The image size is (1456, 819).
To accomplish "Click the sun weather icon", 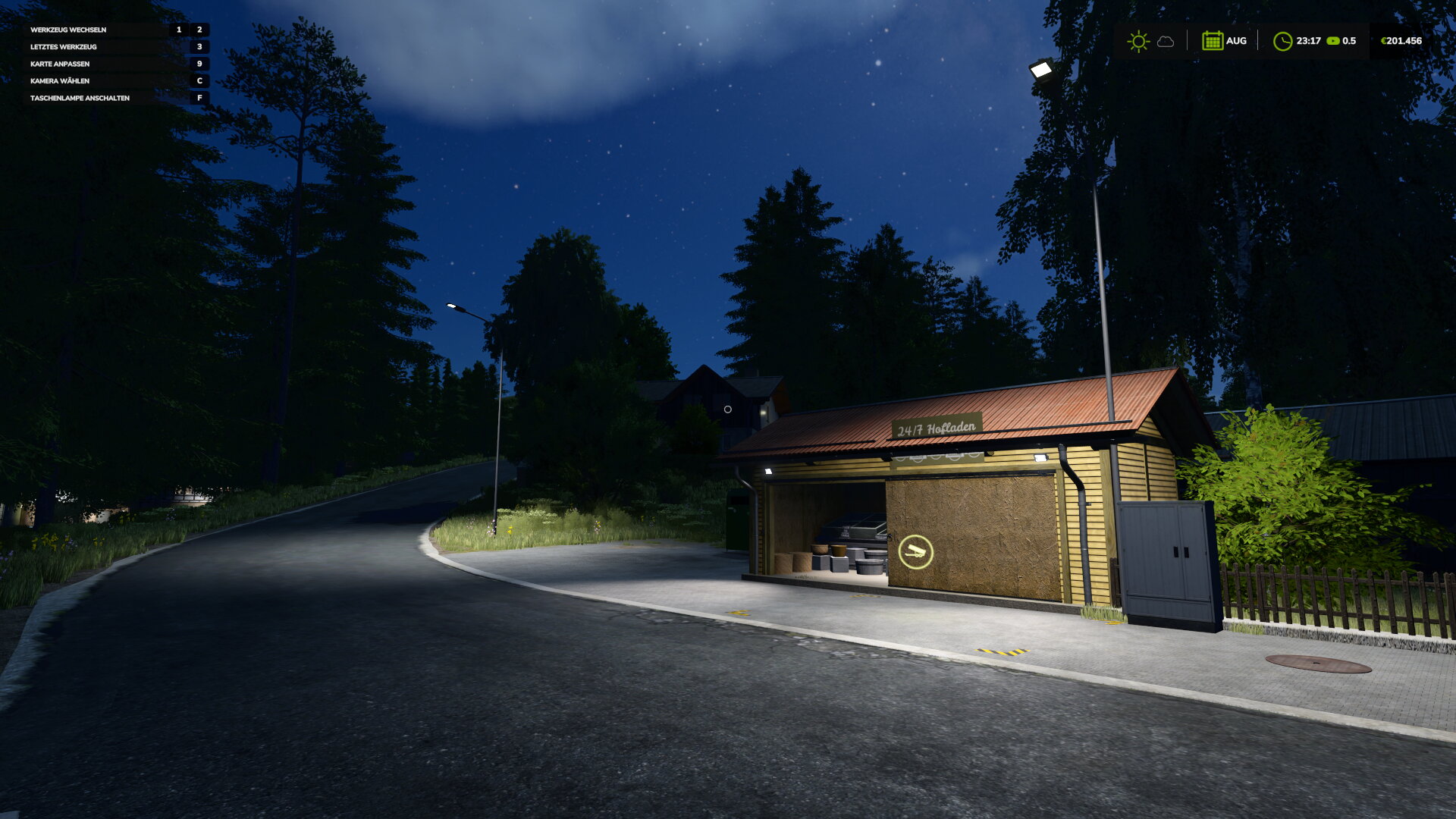I will [1137, 41].
